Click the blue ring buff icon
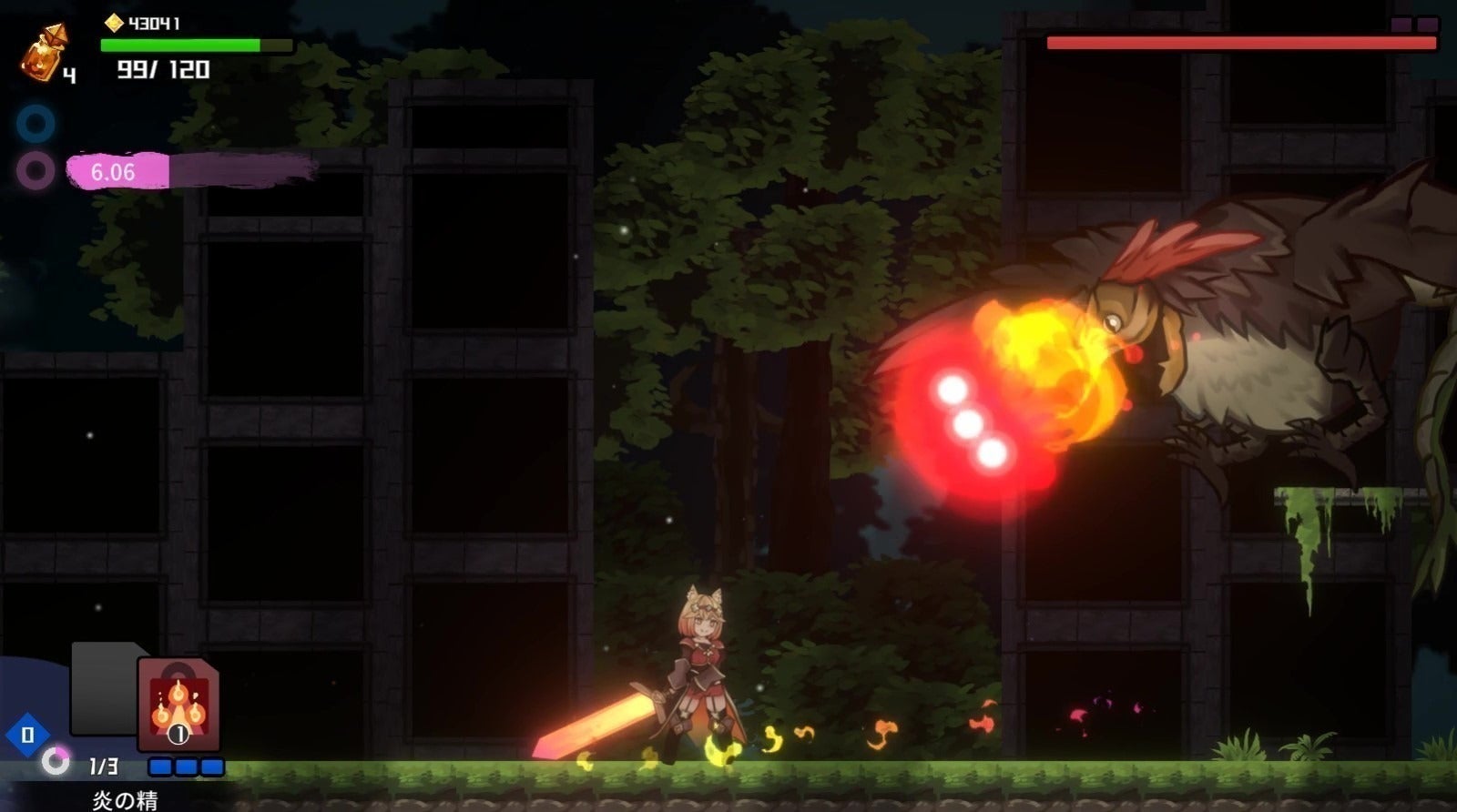The image size is (1457, 812). click(x=36, y=124)
